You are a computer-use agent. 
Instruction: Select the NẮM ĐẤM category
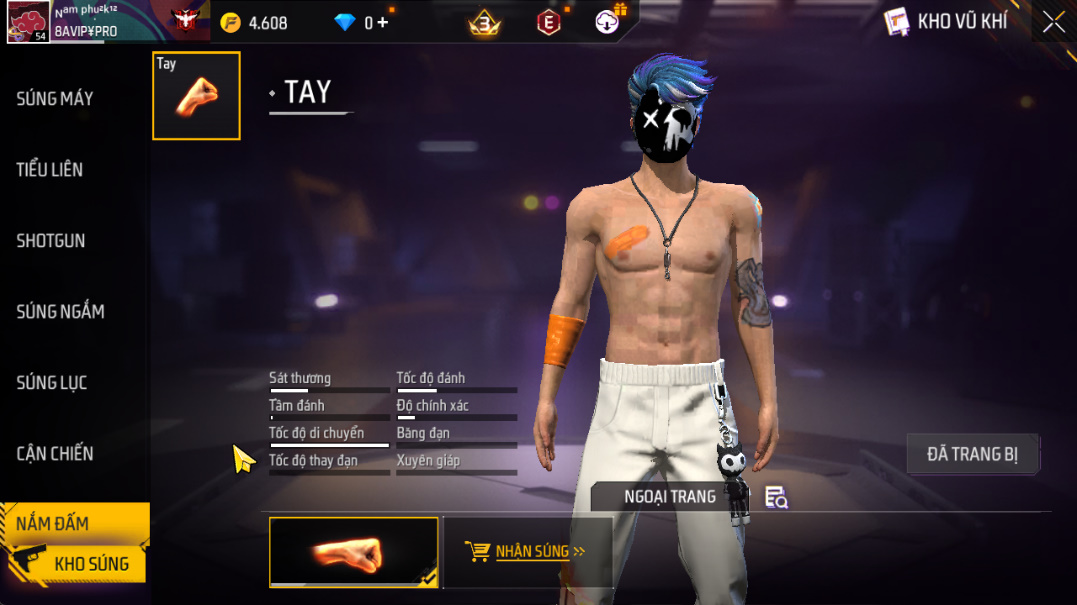click(x=54, y=523)
